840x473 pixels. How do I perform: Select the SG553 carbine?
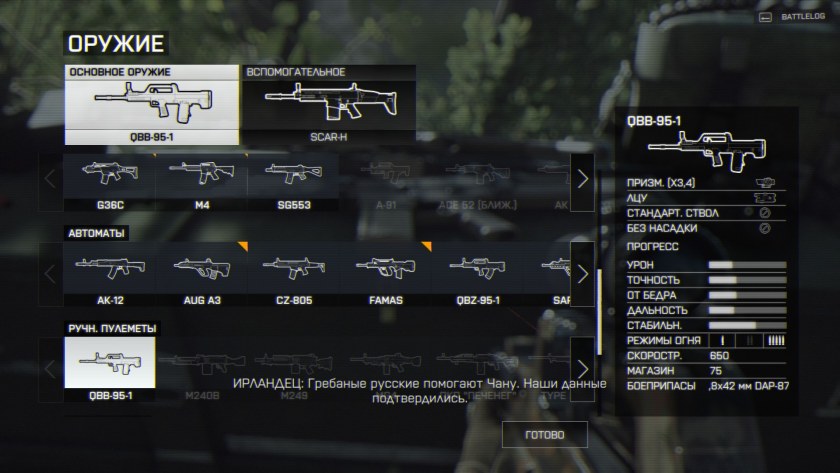[x=292, y=180]
